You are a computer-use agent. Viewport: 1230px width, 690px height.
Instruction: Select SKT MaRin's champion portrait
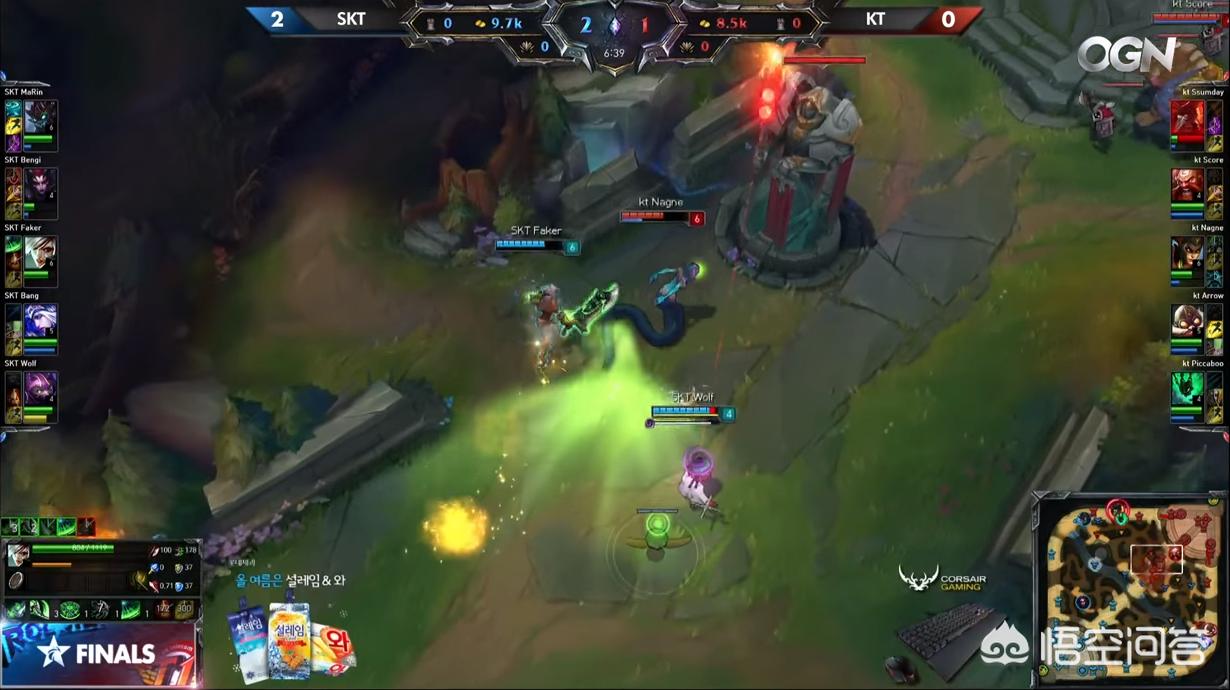41,118
